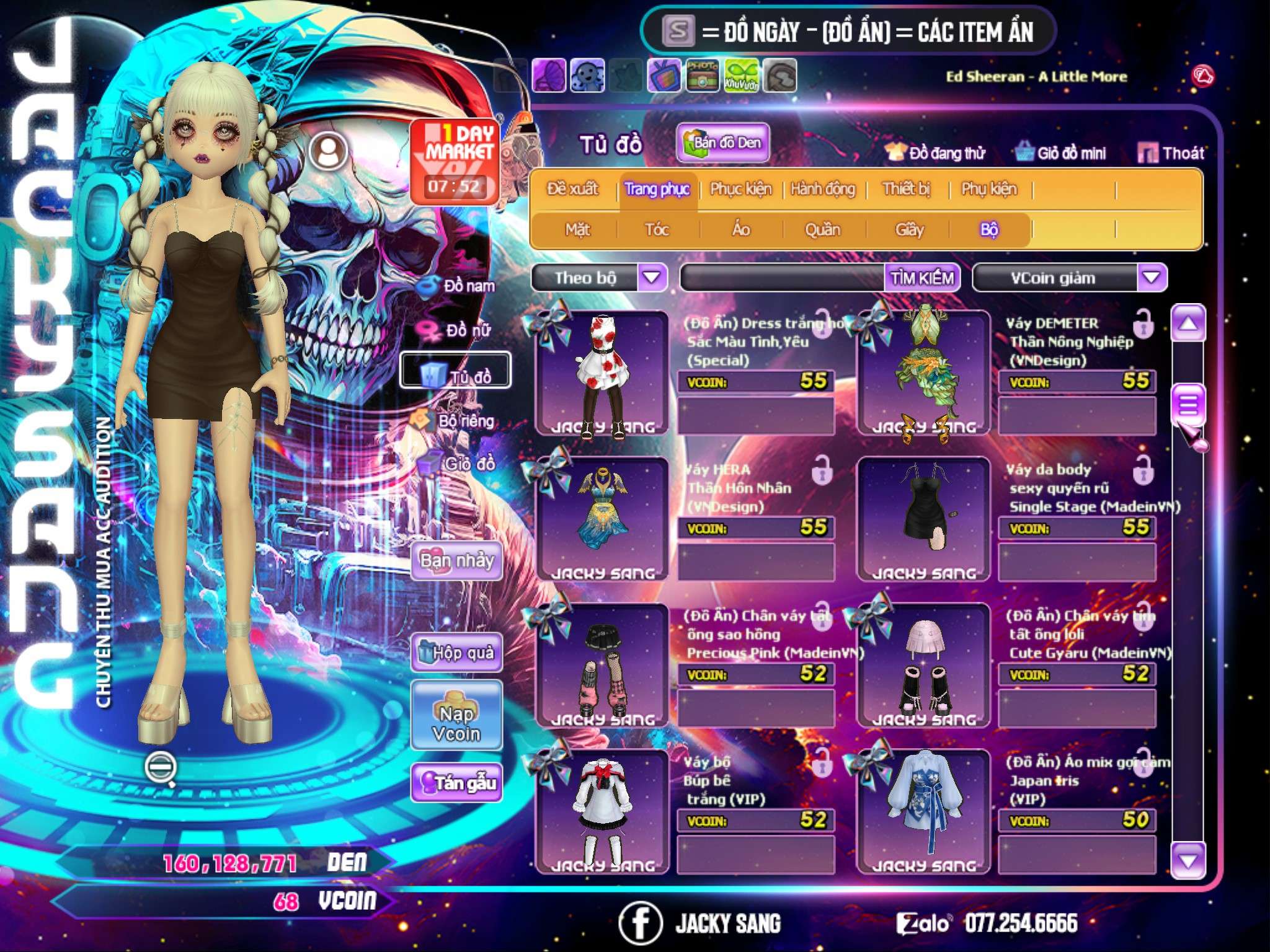
Task: Exit the wardrobe with Thoát
Action: pyautogui.click(x=1171, y=152)
